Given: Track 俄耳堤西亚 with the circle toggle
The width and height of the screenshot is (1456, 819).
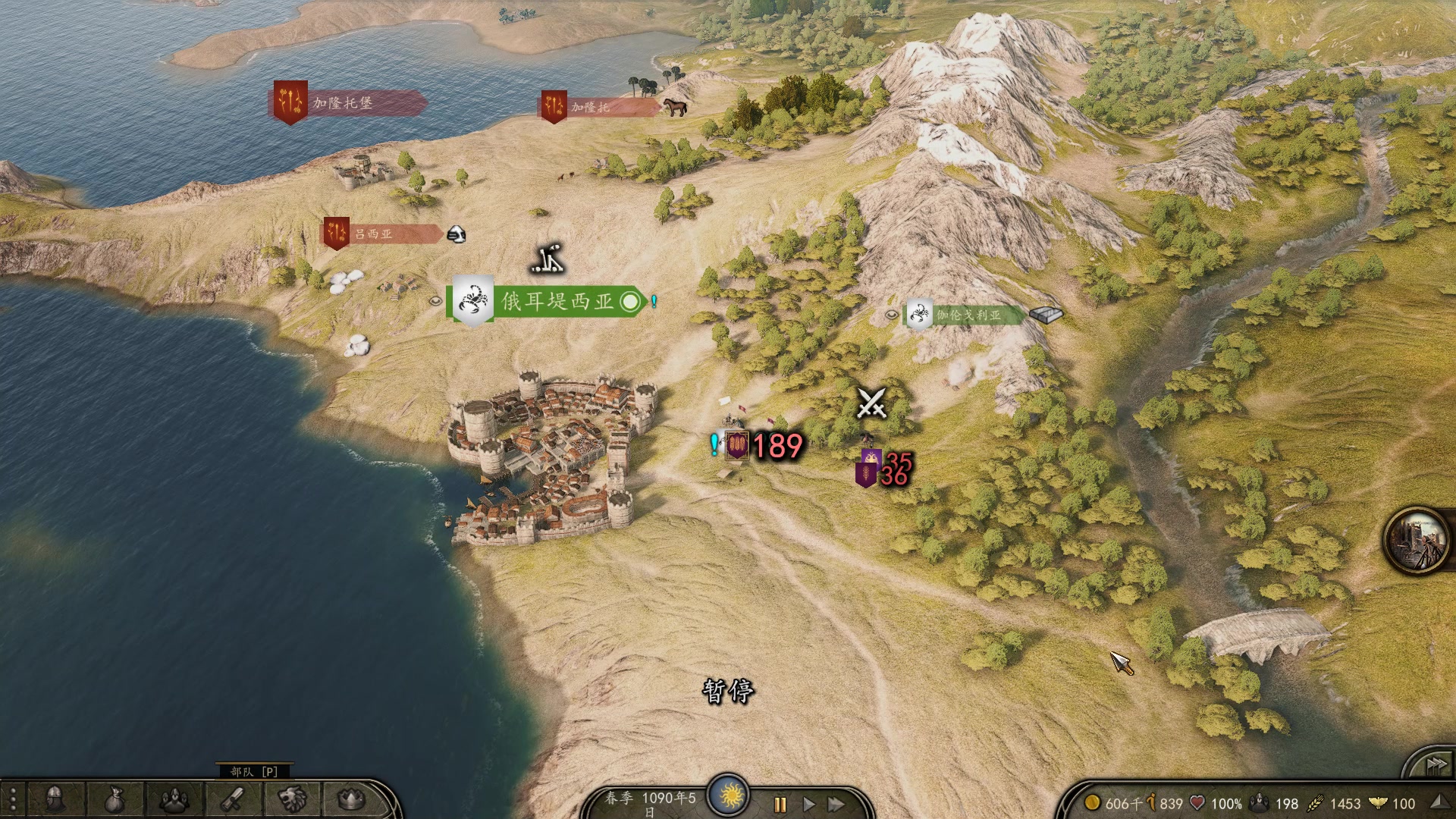Looking at the screenshot, I should pos(630,302).
